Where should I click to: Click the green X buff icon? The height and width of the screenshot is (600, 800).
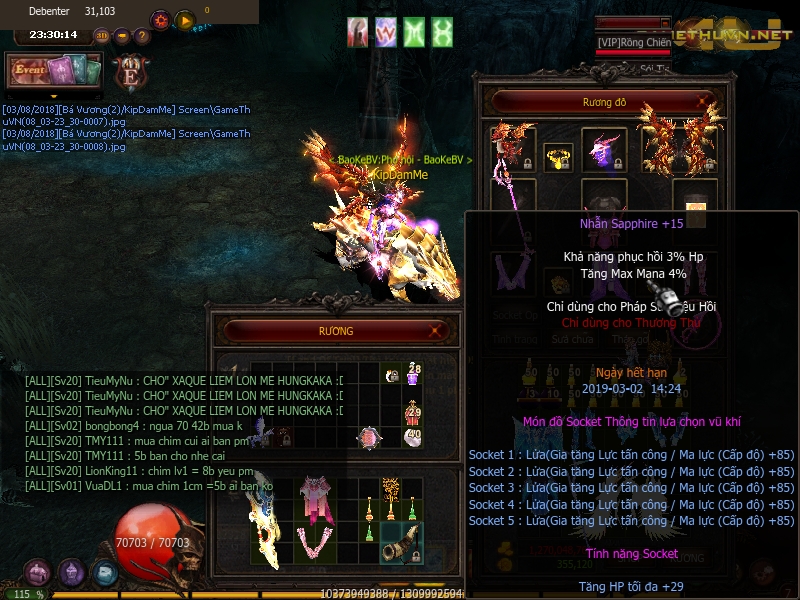pos(442,33)
